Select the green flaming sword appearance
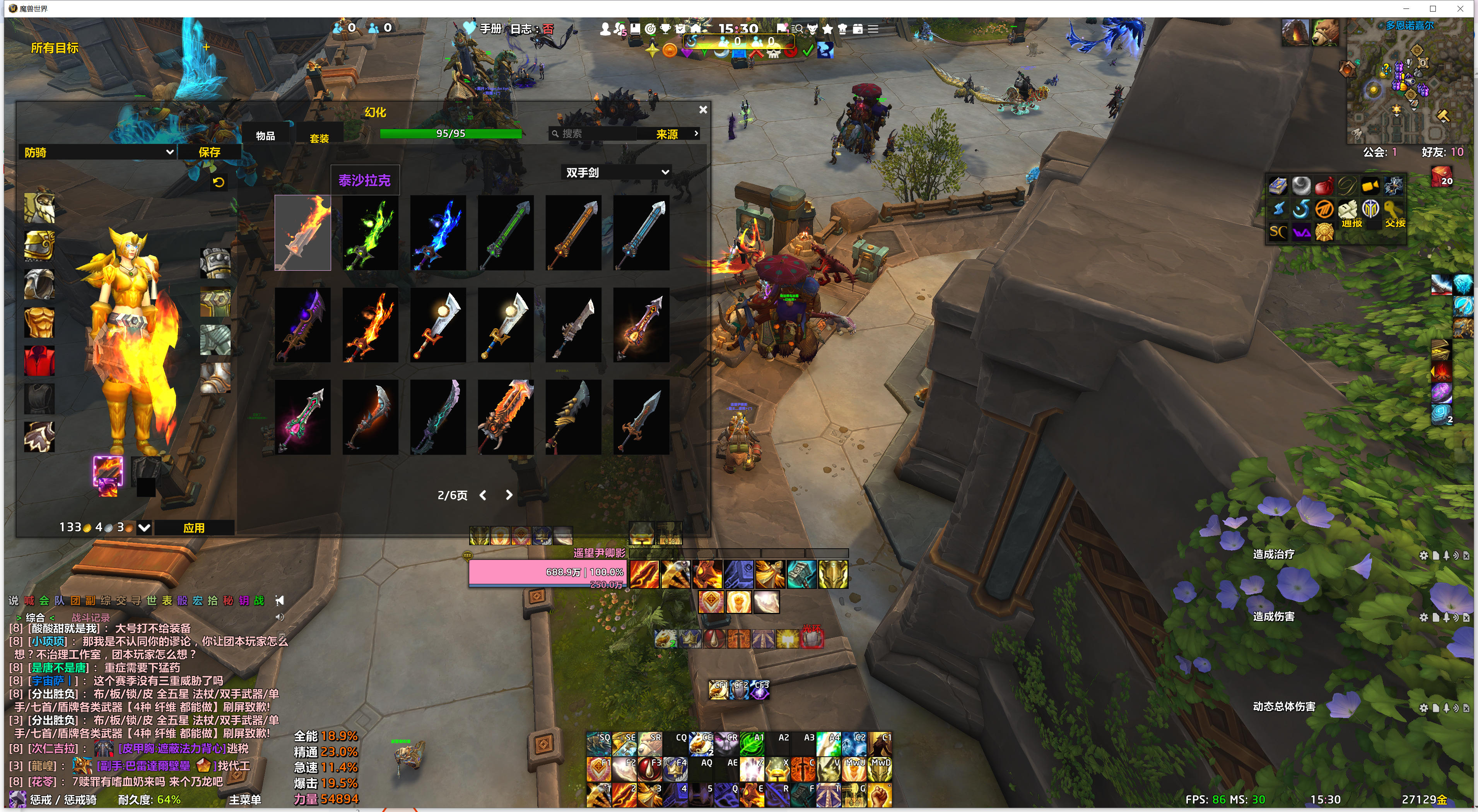Viewport: 1478px width, 812px height. coord(370,233)
